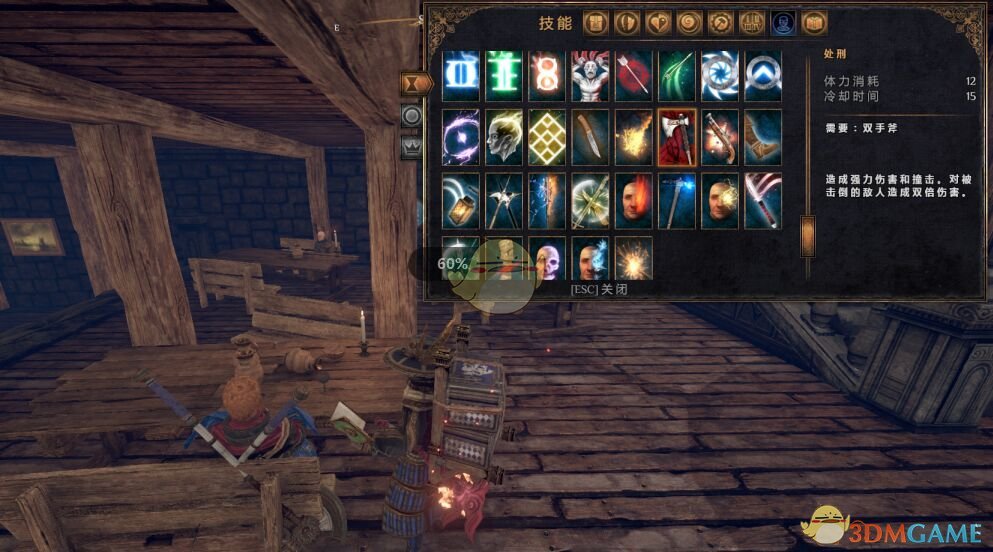The image size is (993, 552).
Task: Select the blue Roman numeral II skill
Action: coord(461,76)
